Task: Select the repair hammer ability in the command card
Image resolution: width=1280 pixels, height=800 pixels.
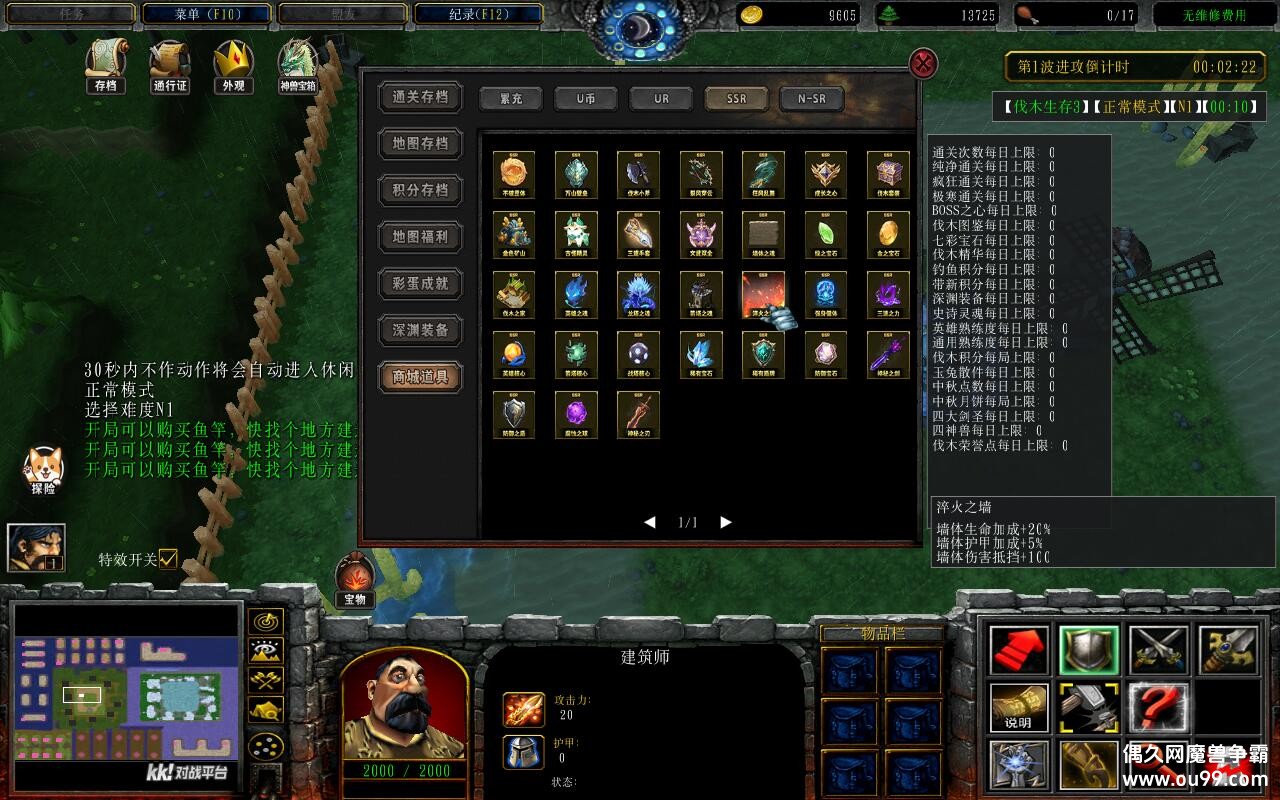Action: click(1088, 705)
